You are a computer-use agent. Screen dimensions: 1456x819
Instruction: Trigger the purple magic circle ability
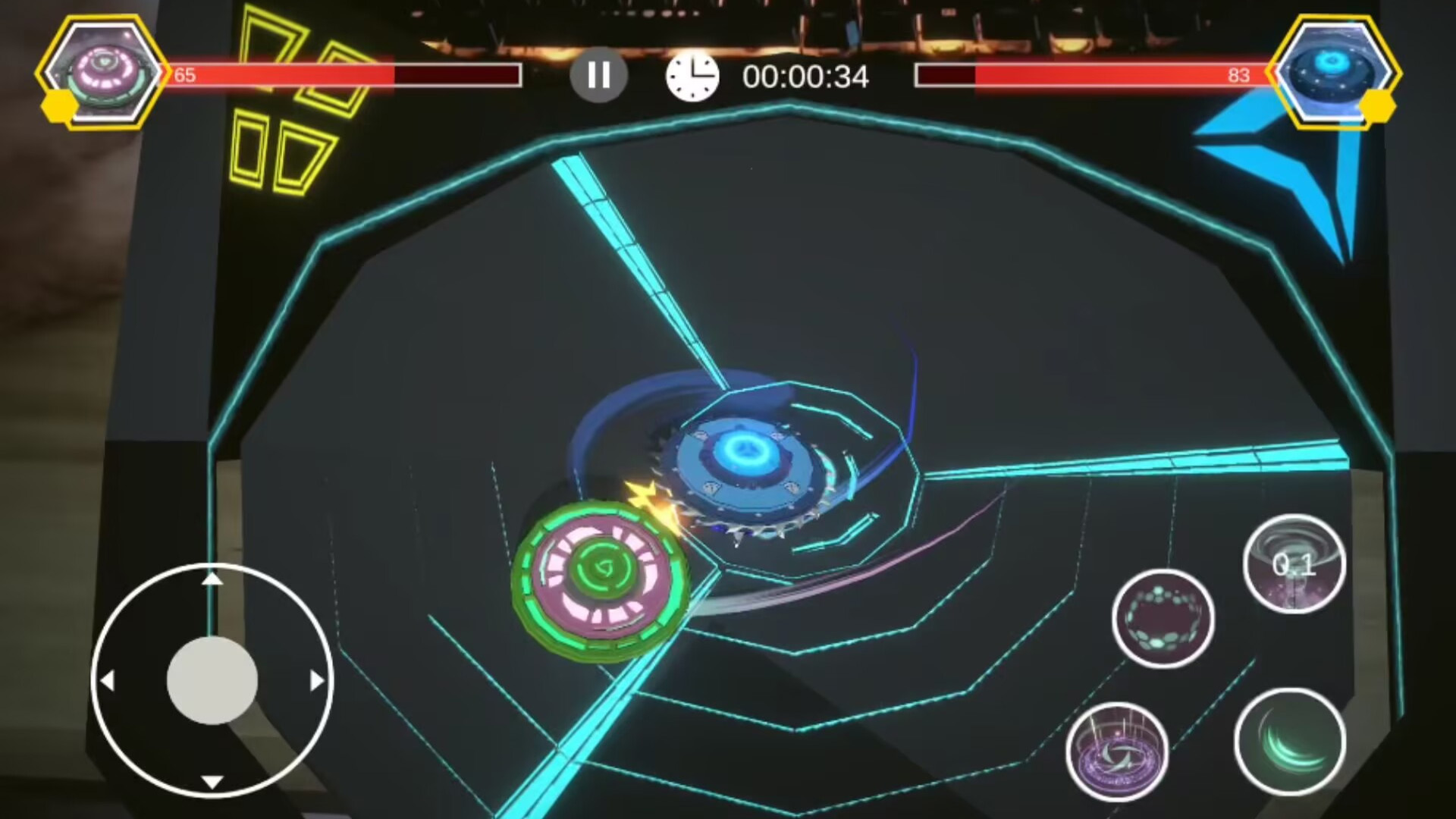pyautogui.click(x=1116, y=751)
